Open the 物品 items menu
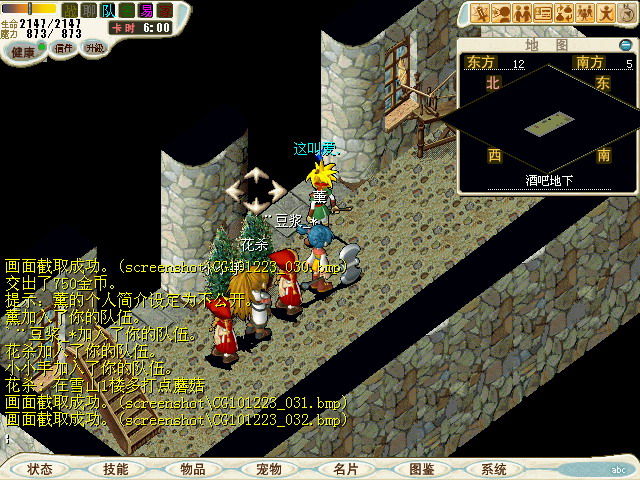 pyautogui.click(x=193, y=468)
